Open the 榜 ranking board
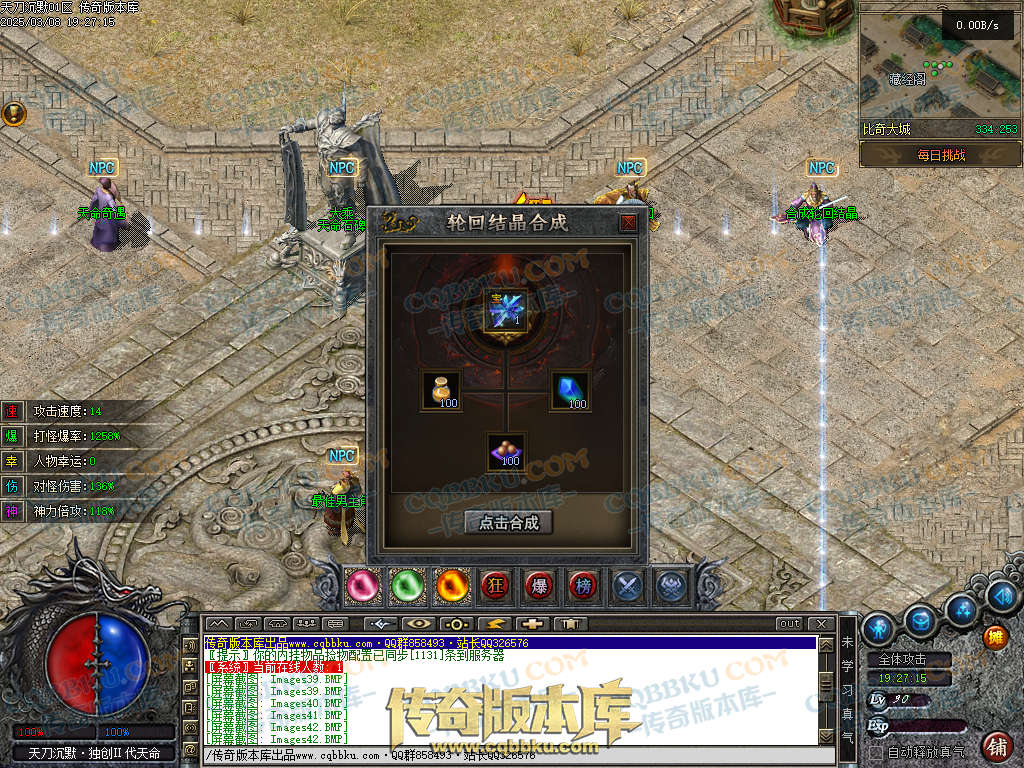 [x=583, y=585]
